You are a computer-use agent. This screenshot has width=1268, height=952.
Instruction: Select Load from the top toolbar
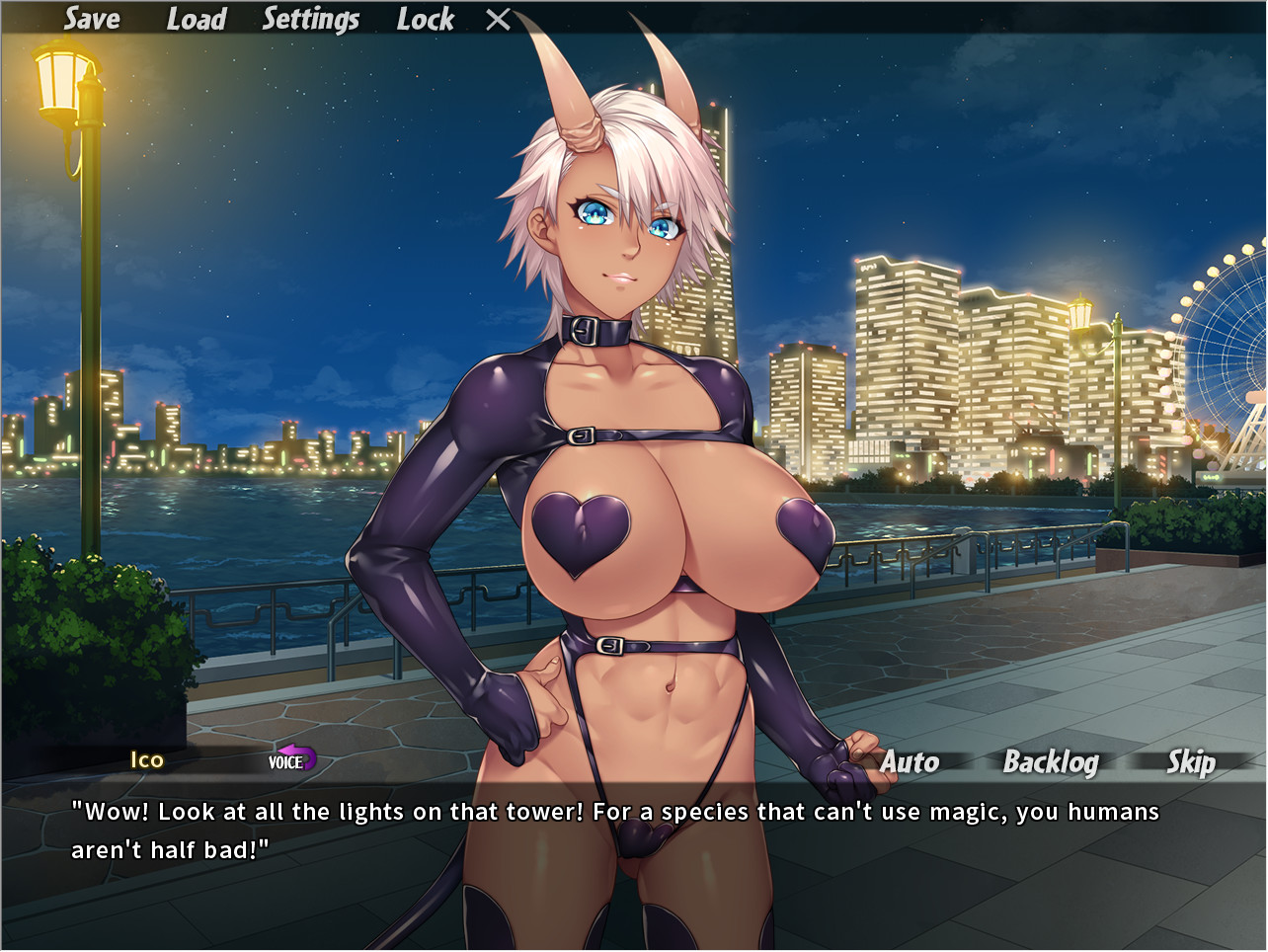click(197, 18)
